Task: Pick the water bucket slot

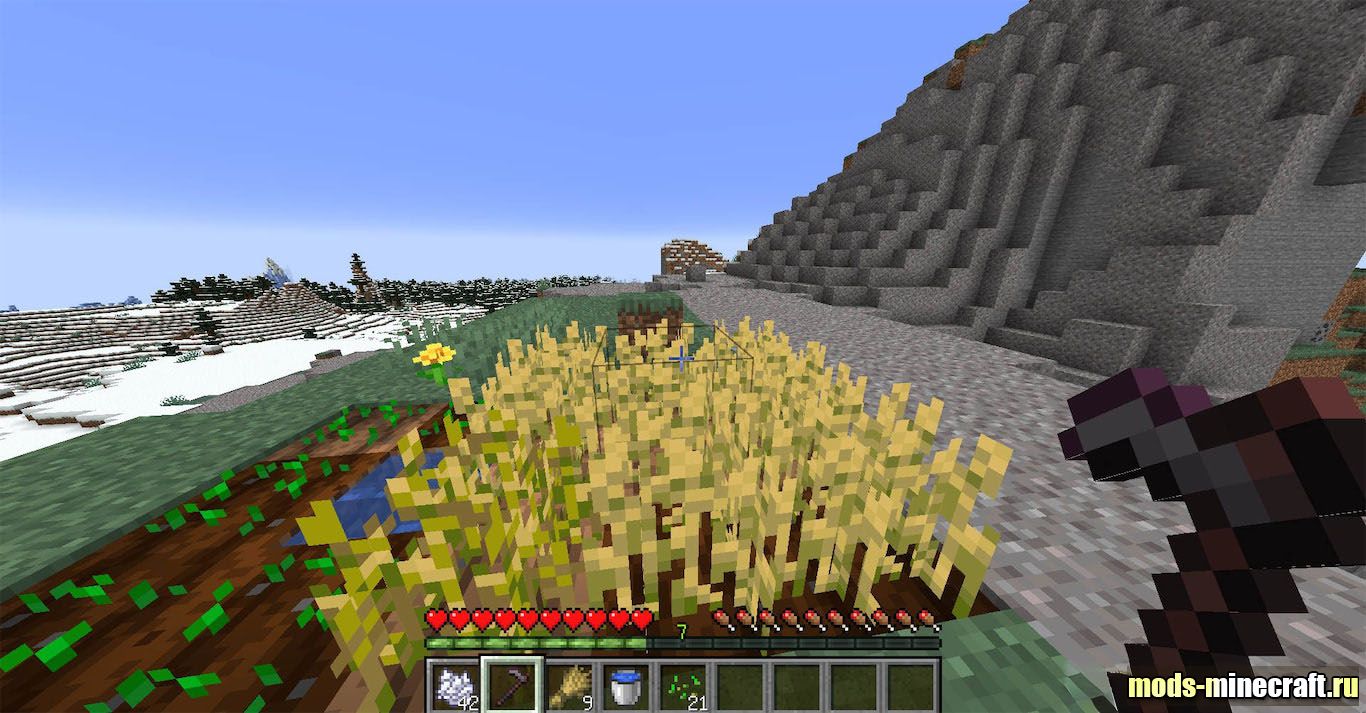Action: (627, 686)
